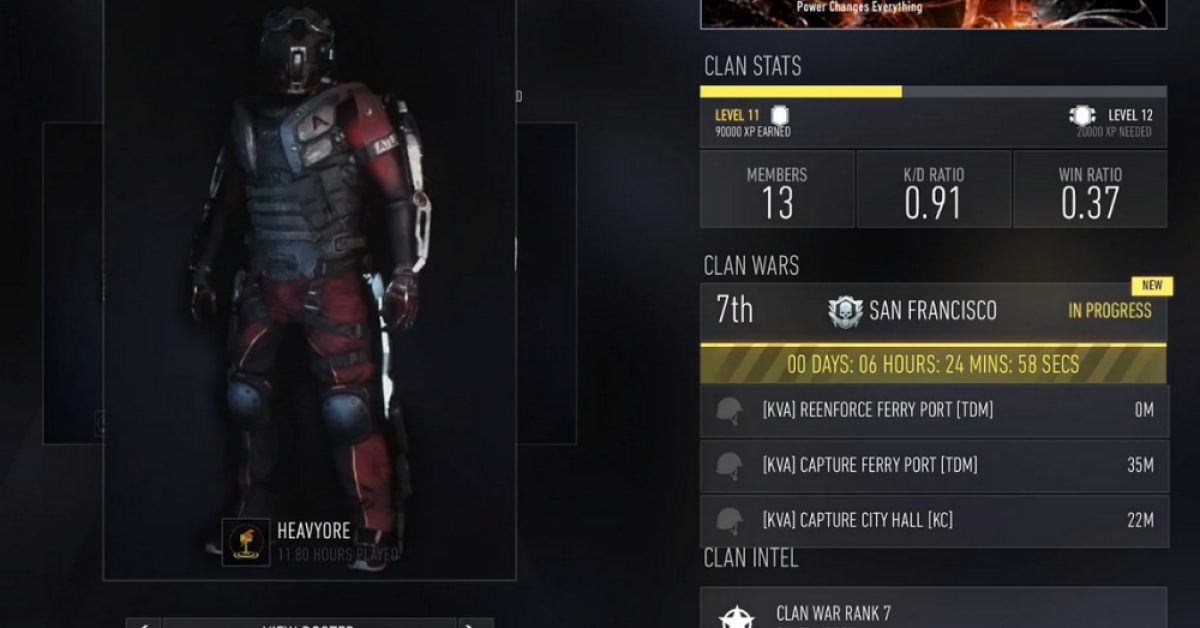Choose the Capture City Hall mission row
This screenshot has height=628, width=1200.
(933, 520)
